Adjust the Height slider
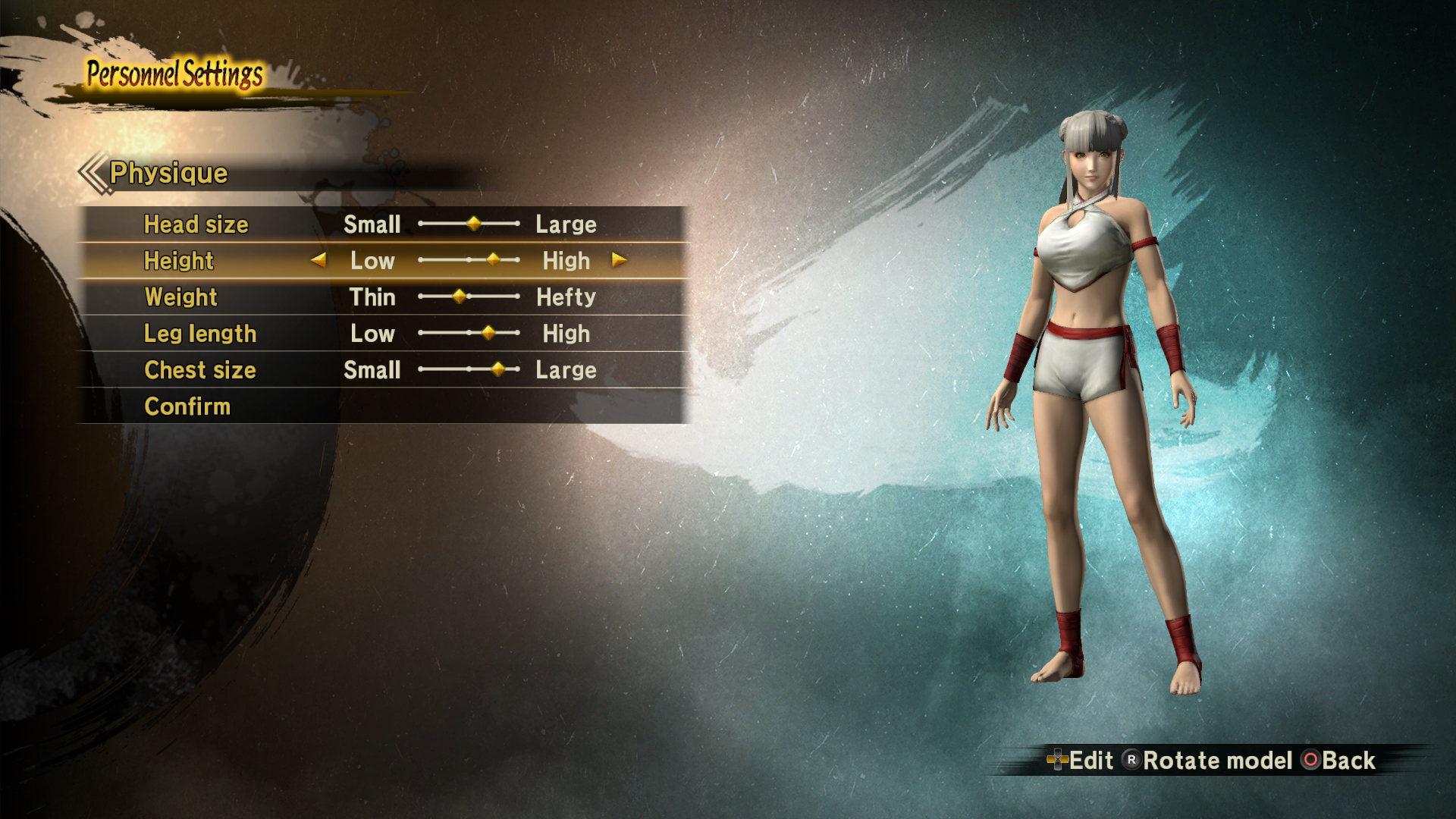The image size is (1456, 819). [x=494, y=260]
